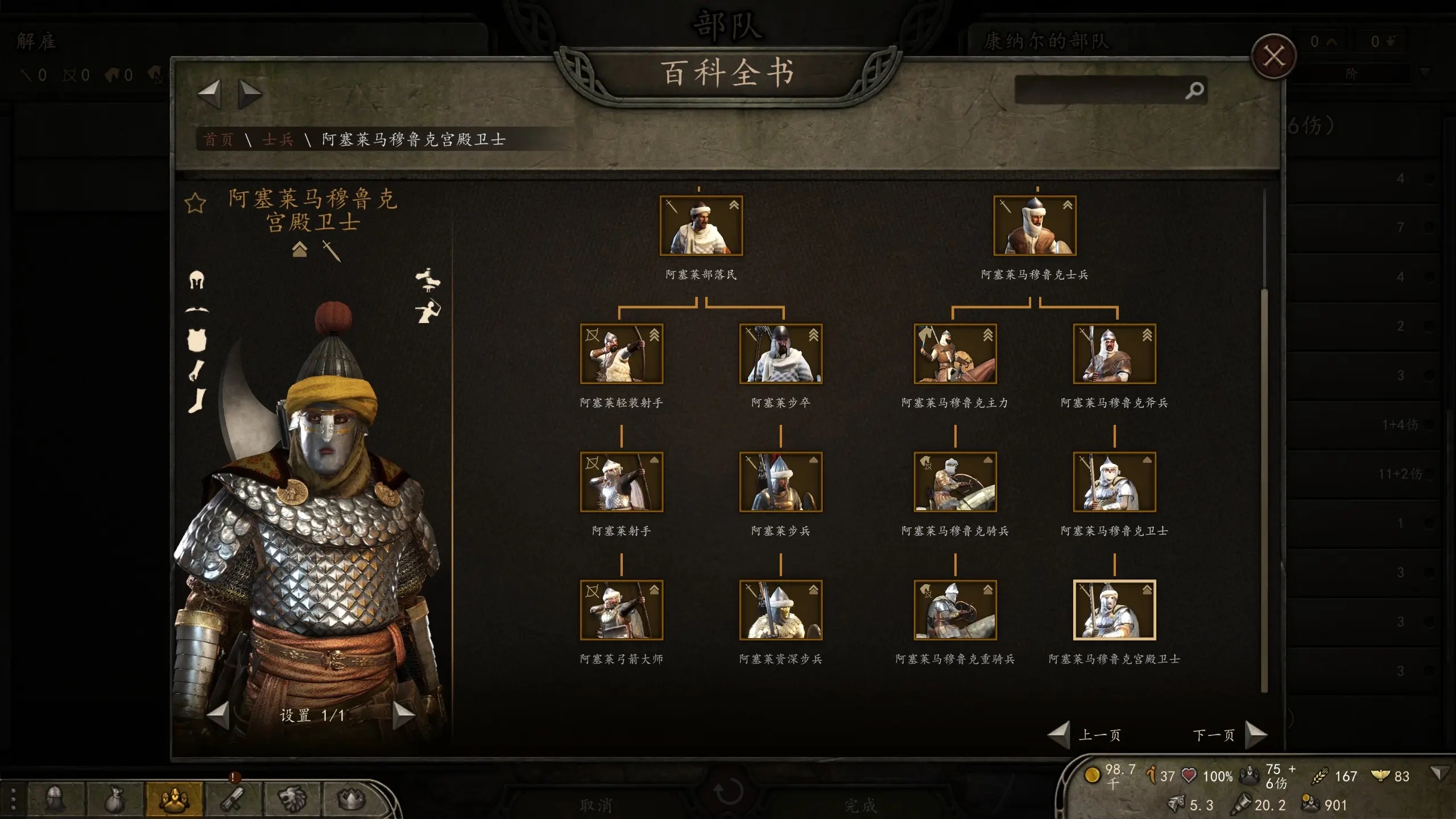This screenshot has width=1456, height=819.
Task: Select the 阿塞莱马穆鲁克士兵 troop portrait
Action: [1035, 226]
